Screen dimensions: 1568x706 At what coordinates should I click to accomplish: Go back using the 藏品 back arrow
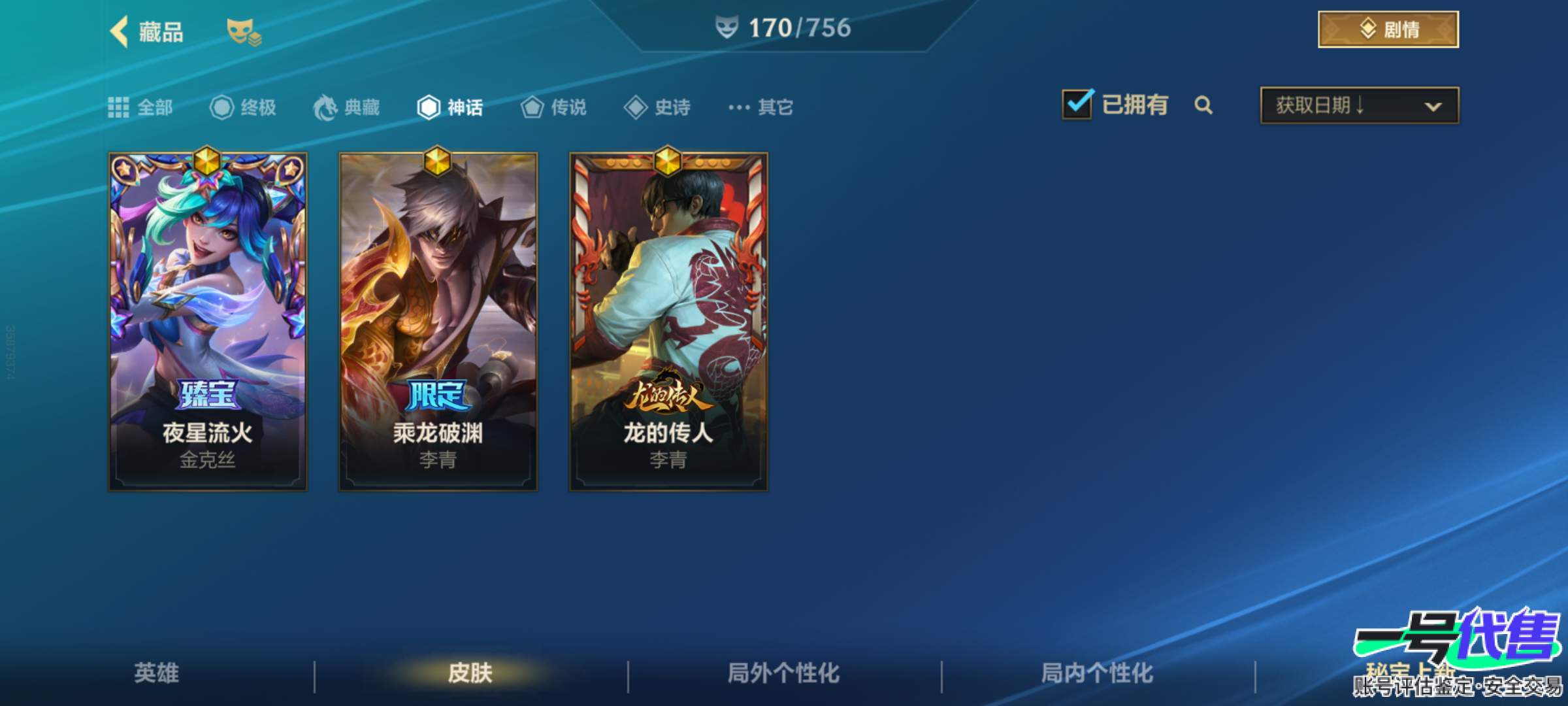(120, 29)
